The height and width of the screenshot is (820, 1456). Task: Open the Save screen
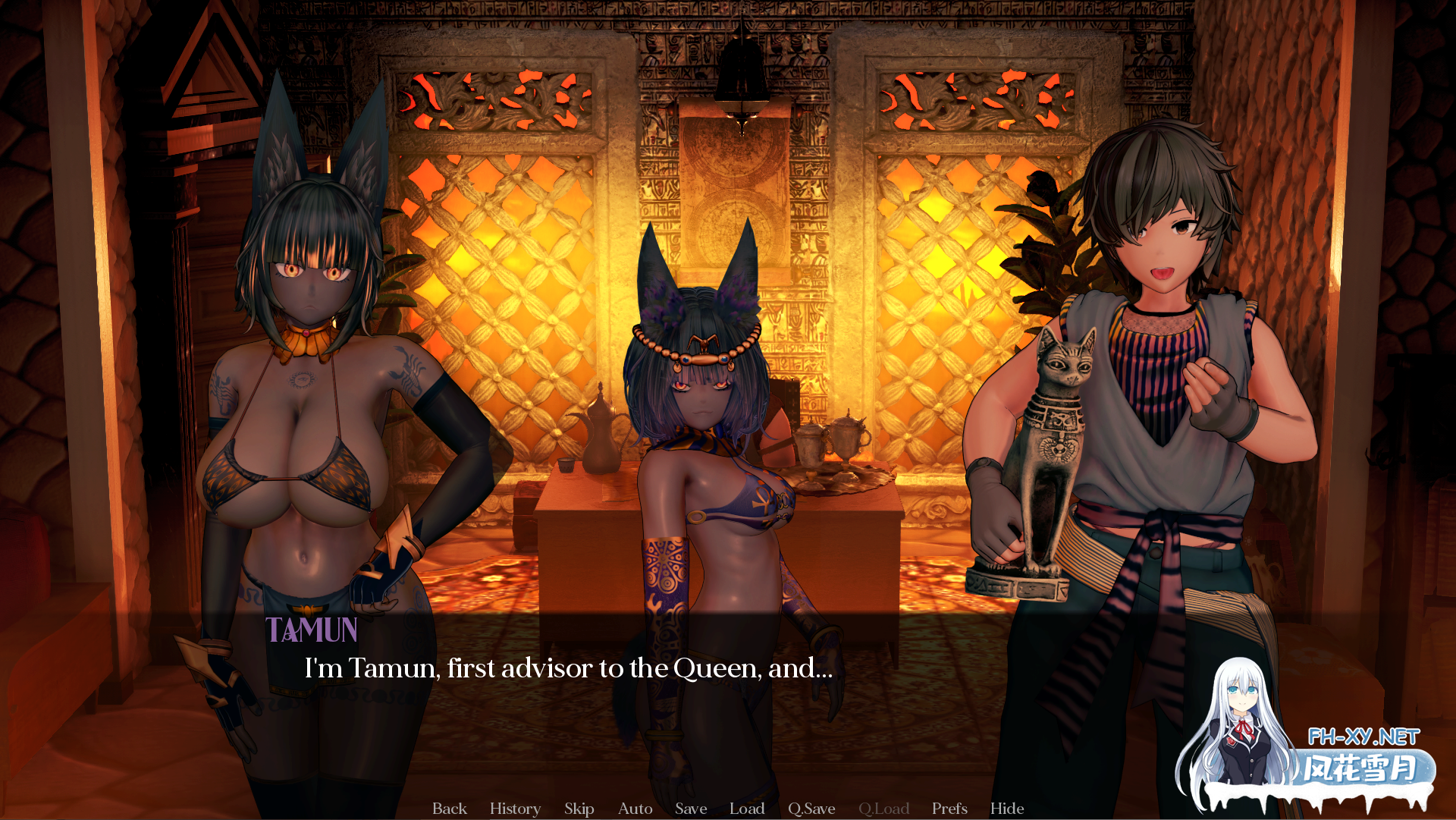click(x=691, y=809)
